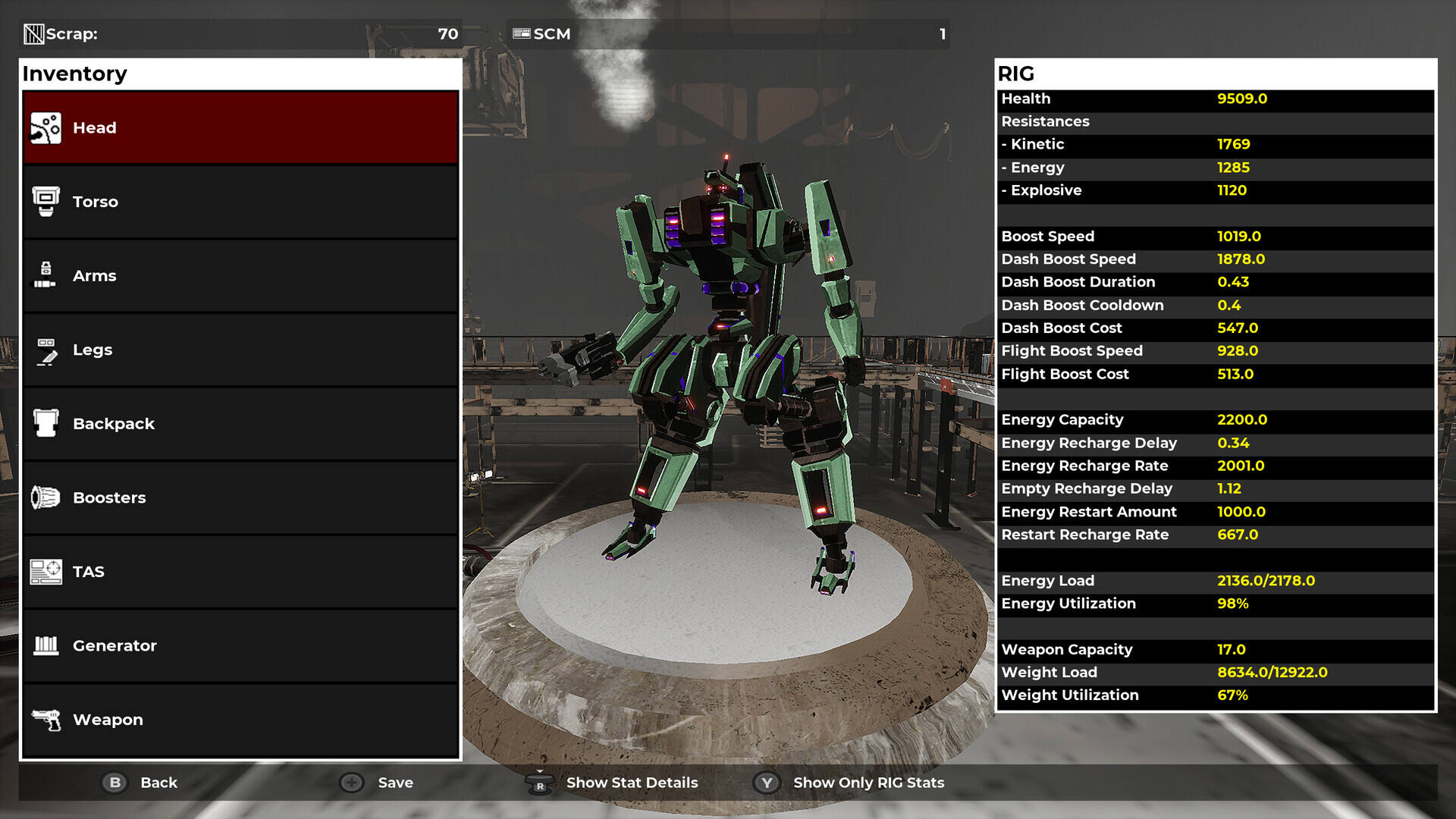Choose the Boosters entry
Image resolution: width=1456 pixels, height=819 pixels.
point(240,498)
